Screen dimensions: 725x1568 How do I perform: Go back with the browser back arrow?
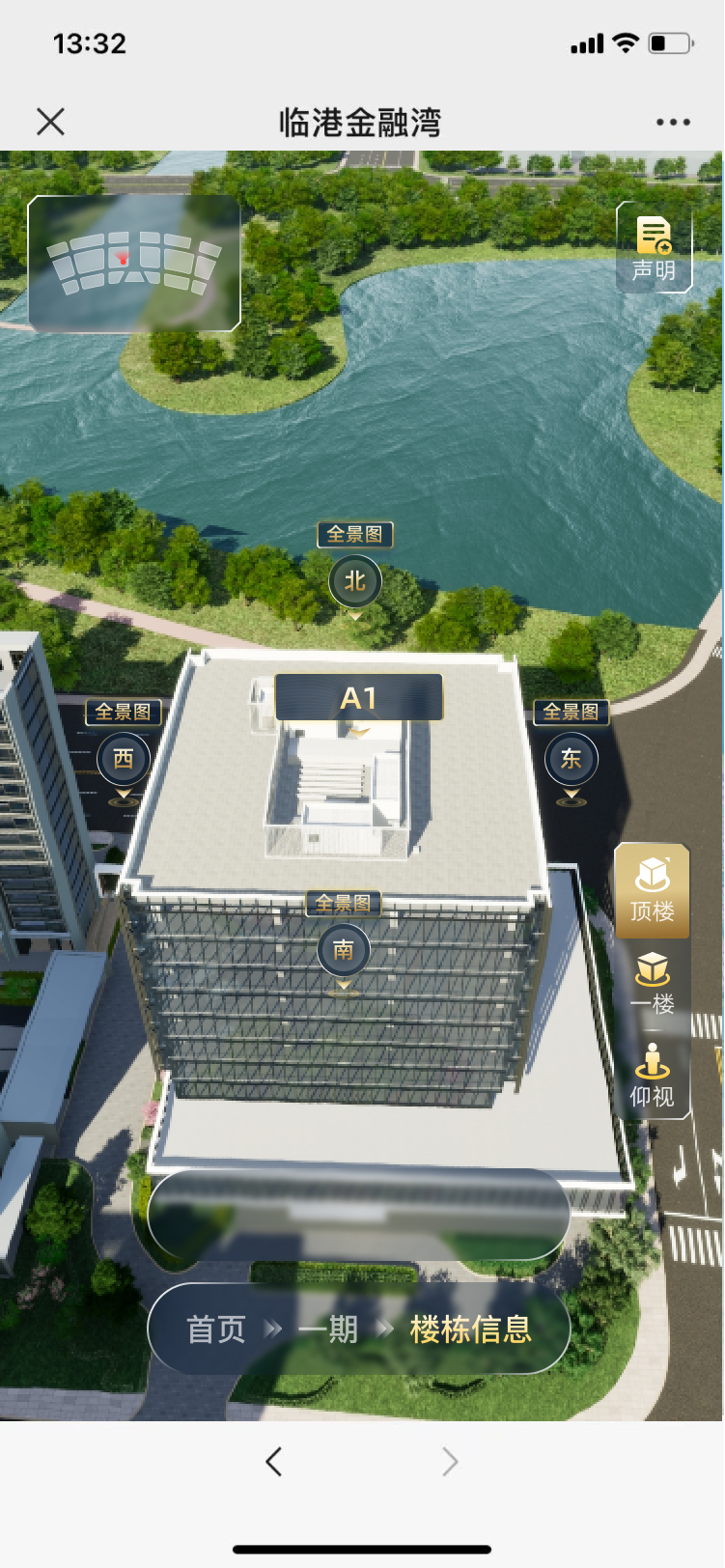tap(274, 1462)
